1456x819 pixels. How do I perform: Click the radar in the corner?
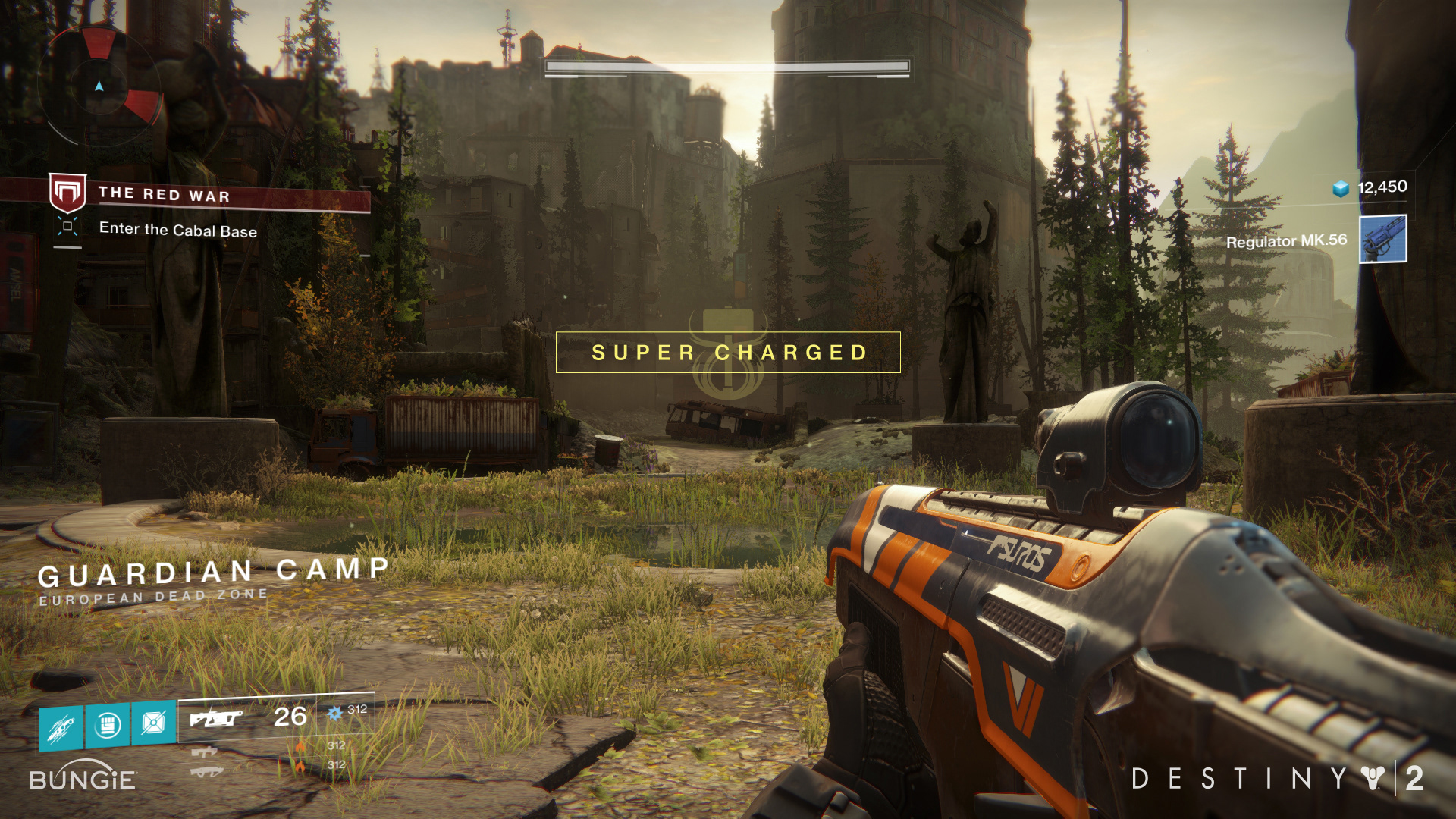[x=99, y=86]
